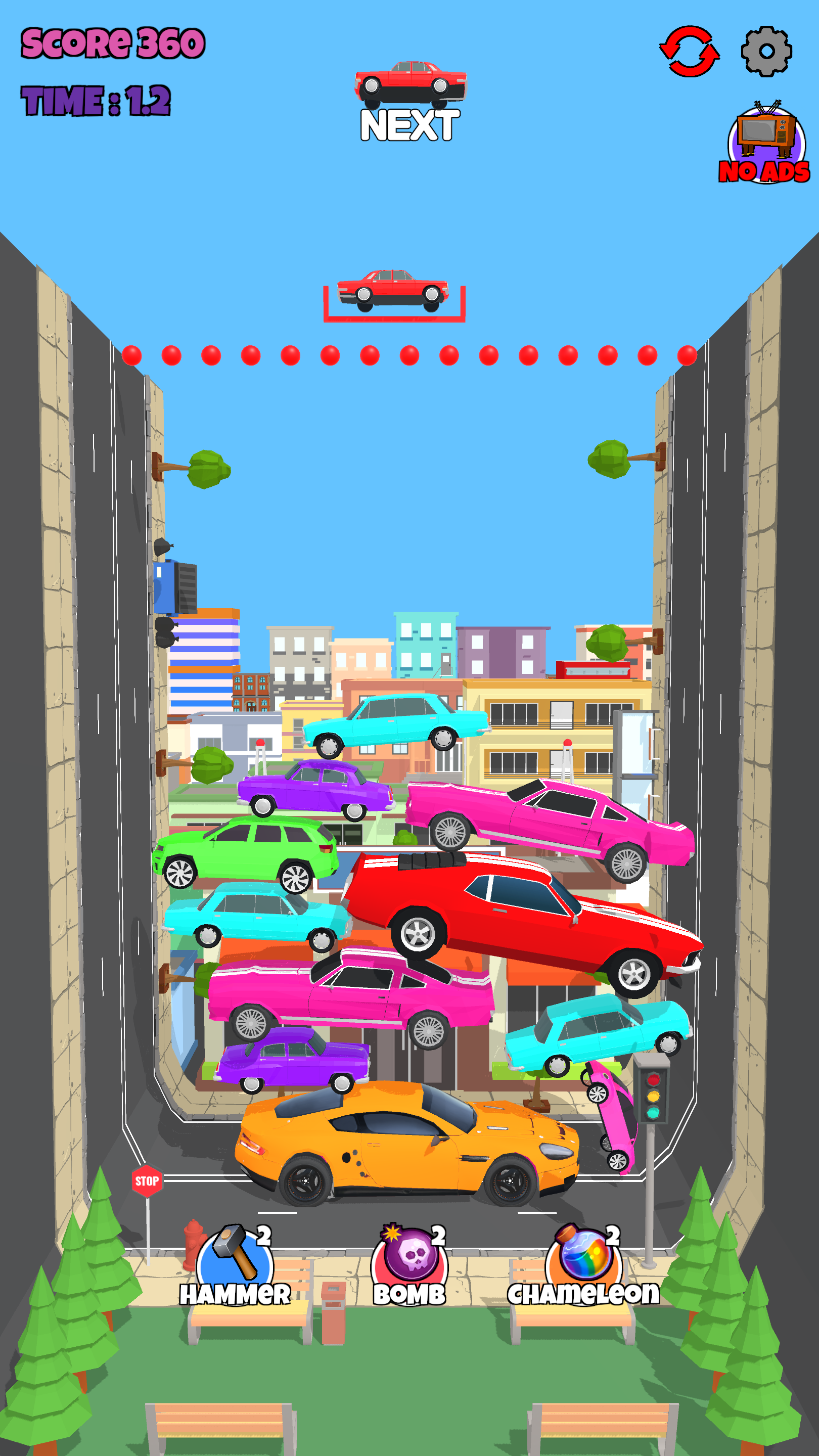
Task: Tap the TIME : 1.2 counter
Action: (95, 101)
